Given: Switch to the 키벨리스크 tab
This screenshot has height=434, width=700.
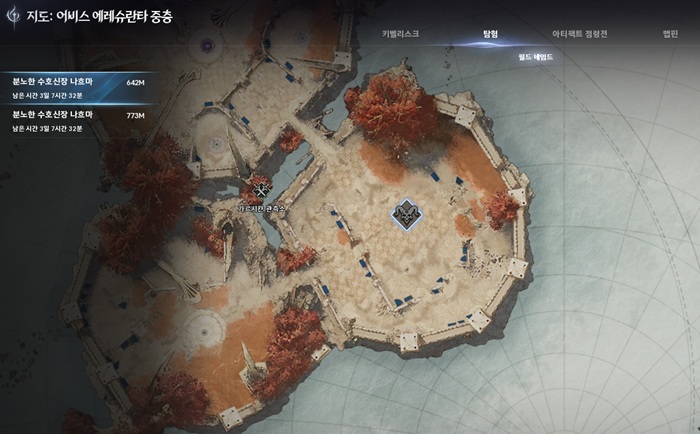Looking at the screenshot, I should coord(400,33).
